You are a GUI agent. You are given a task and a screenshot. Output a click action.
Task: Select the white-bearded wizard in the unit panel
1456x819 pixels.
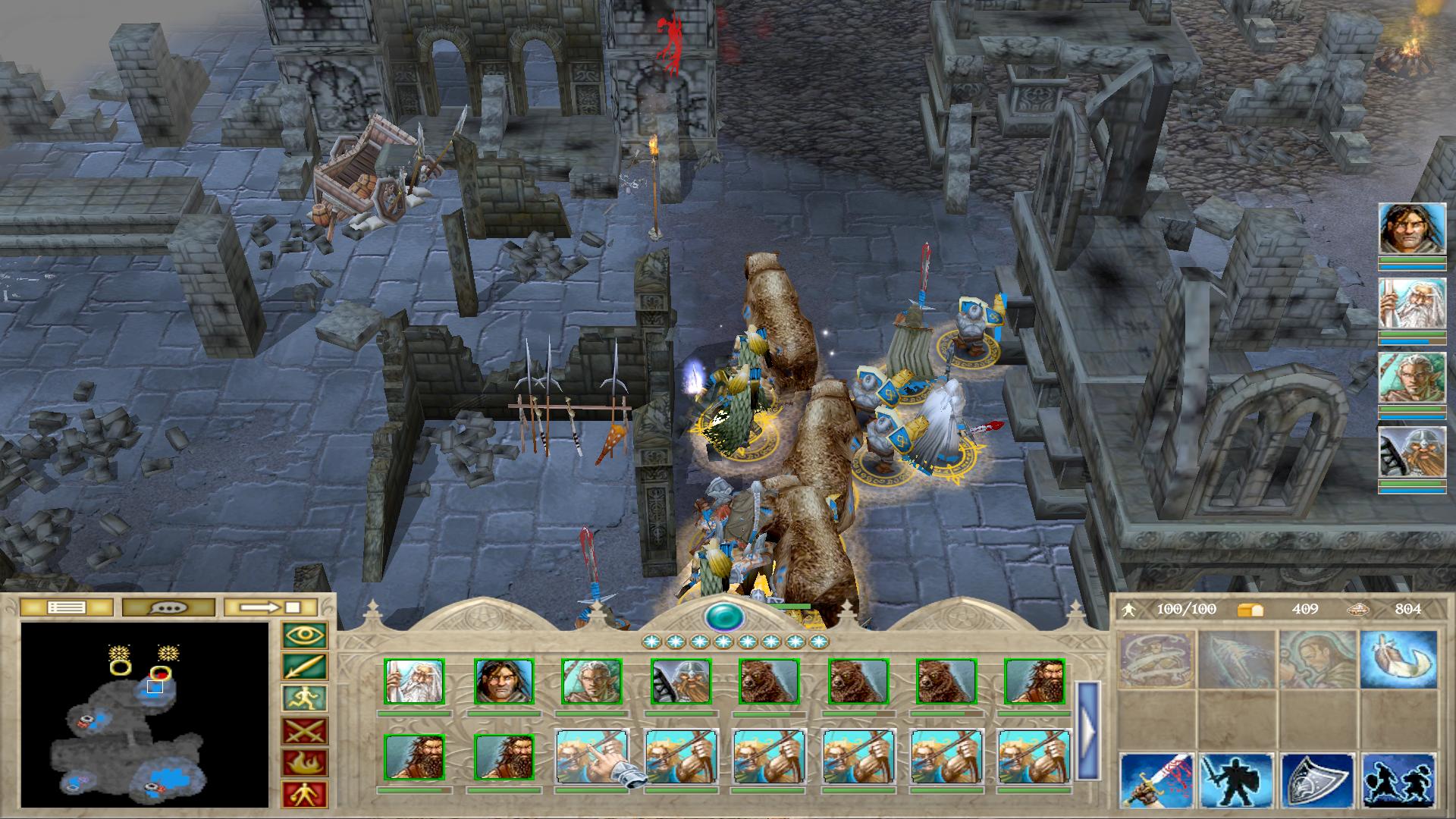(414, 682)
